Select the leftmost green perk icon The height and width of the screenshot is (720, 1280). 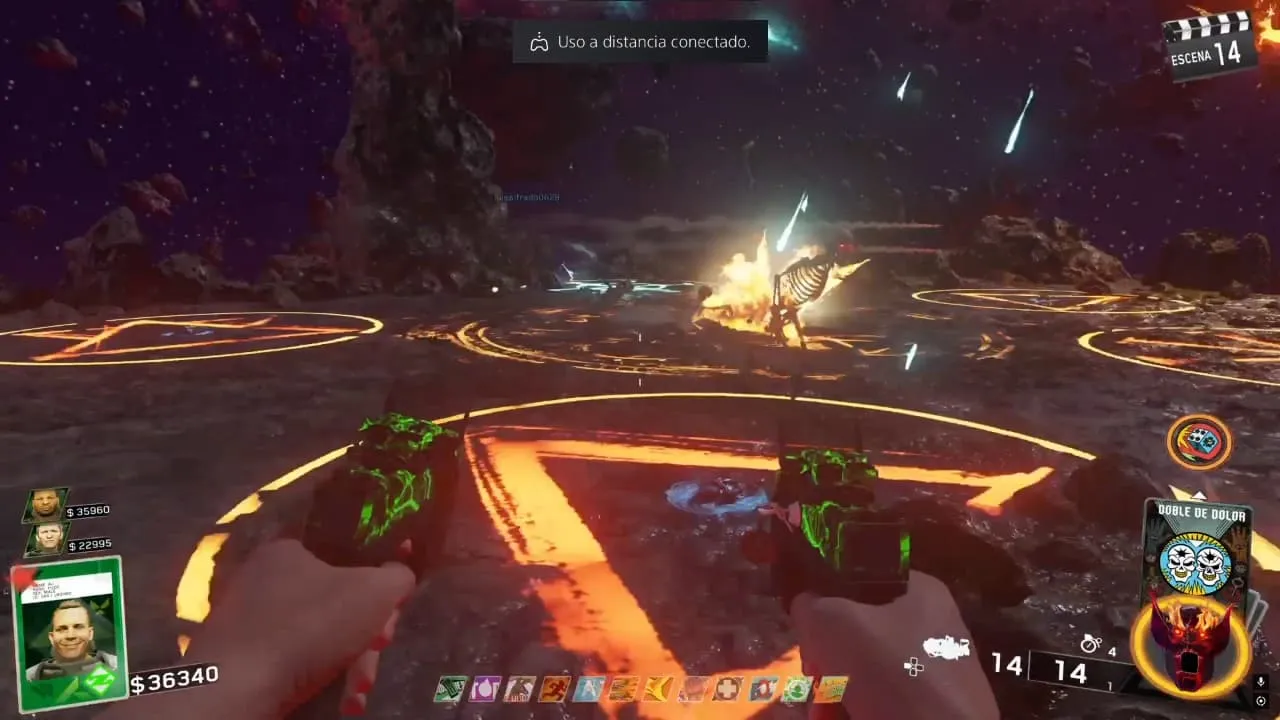pos(450,688)
